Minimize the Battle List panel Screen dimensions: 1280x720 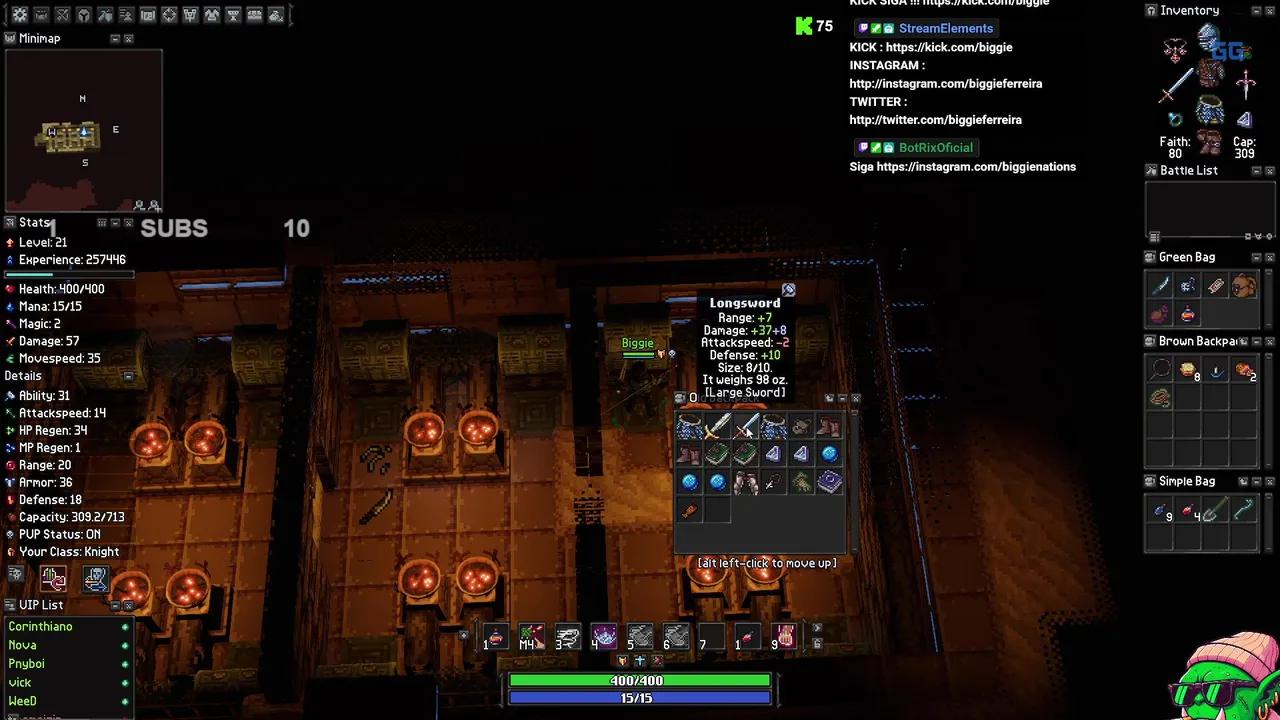pos(1256,170)
